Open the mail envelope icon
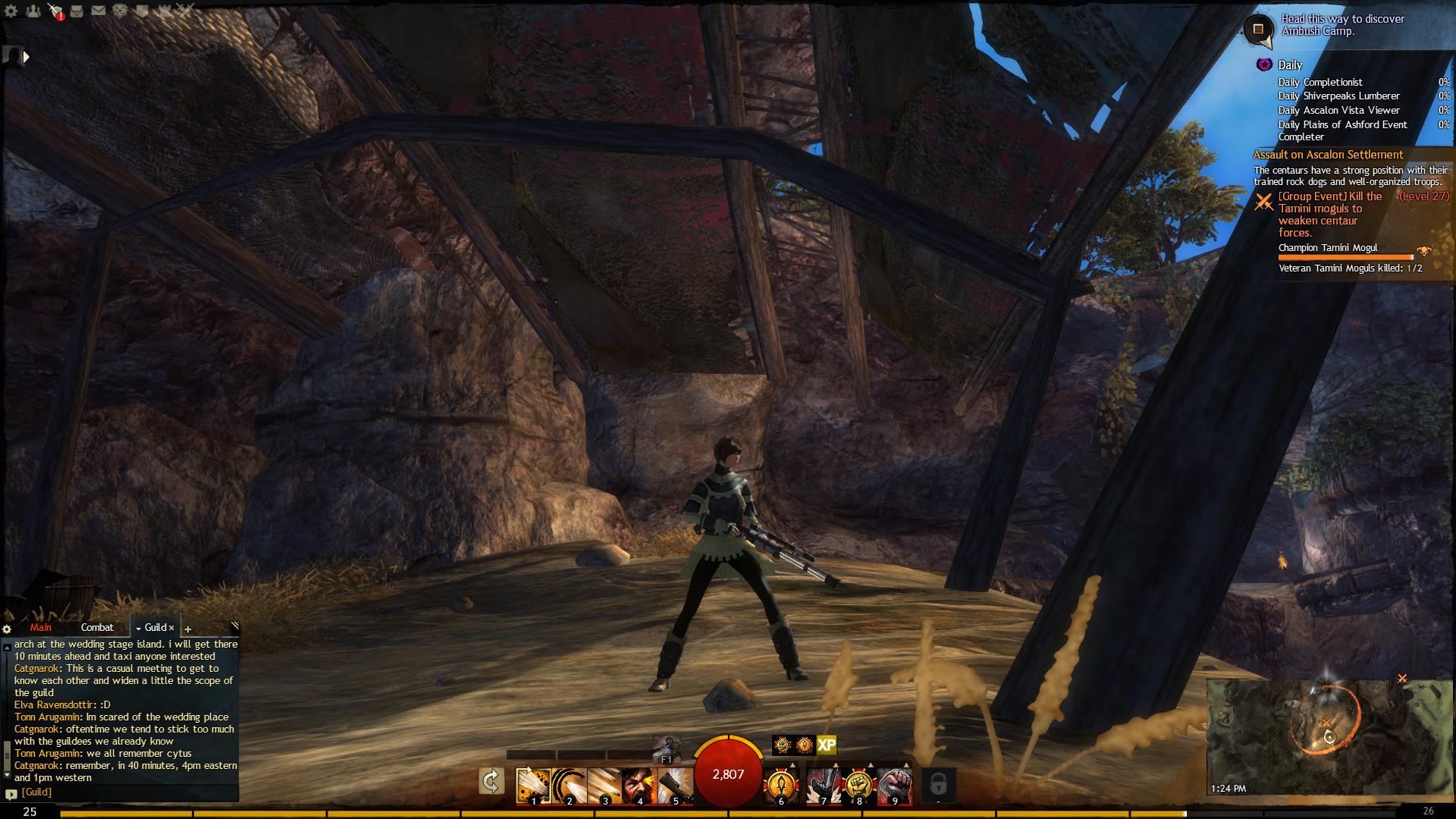 [99, 11]
